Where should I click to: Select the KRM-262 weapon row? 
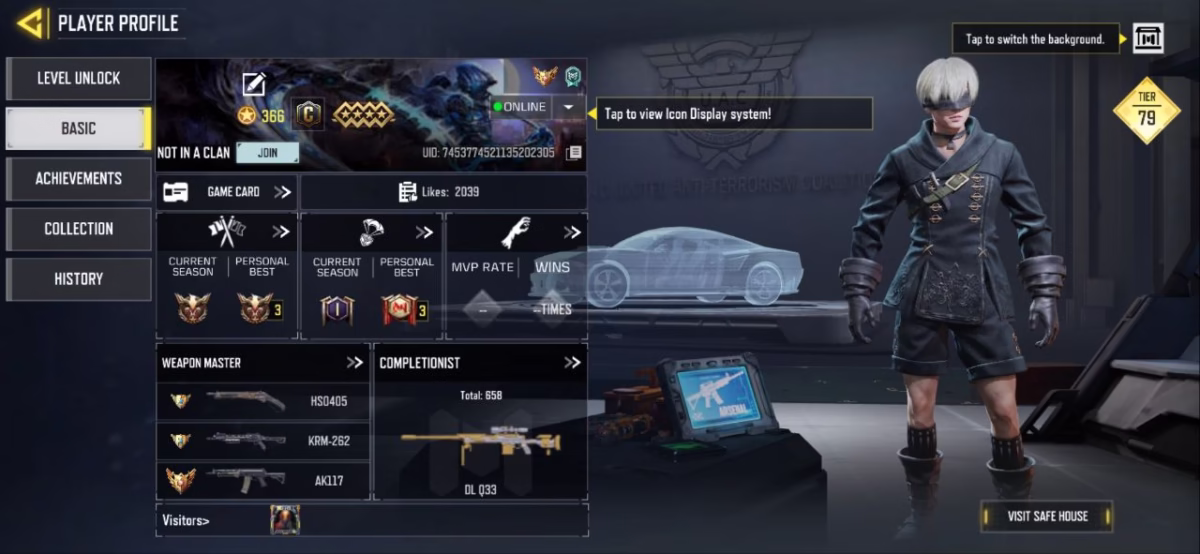tap(263, 440)
